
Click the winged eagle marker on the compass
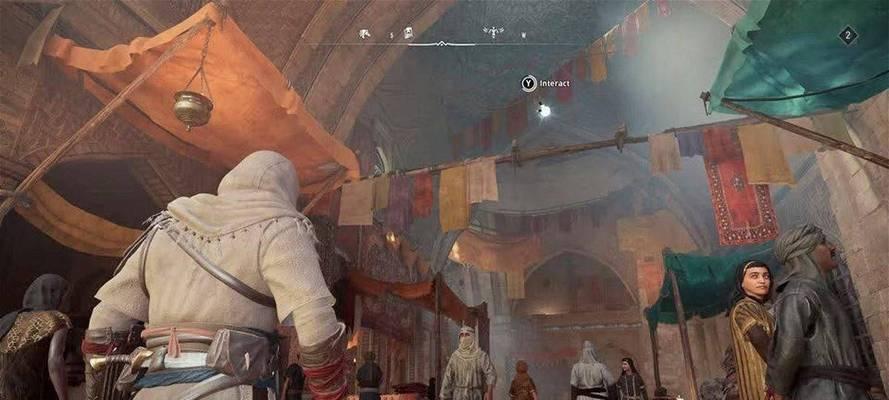click(x=494, y=32)
